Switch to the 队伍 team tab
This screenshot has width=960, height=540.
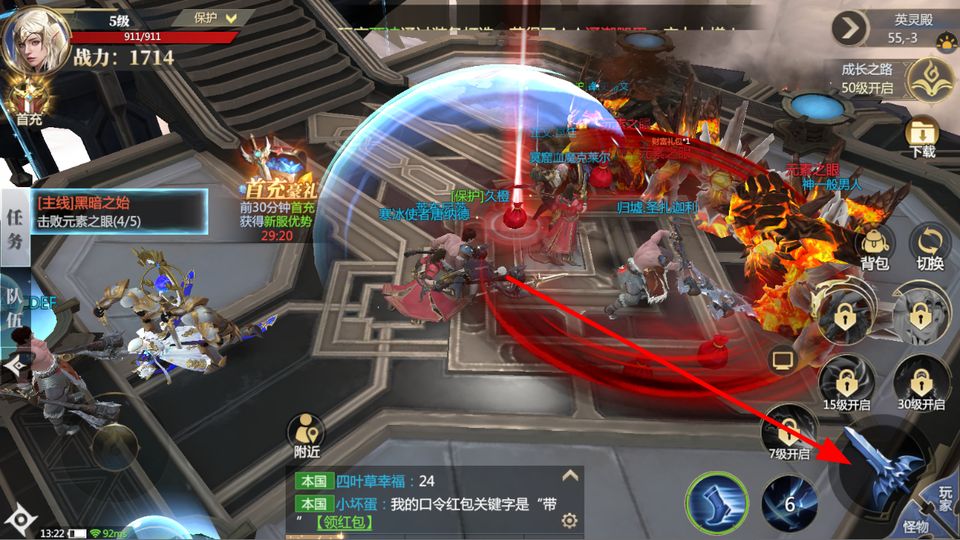pyautogui.click(x=14, y=300)
